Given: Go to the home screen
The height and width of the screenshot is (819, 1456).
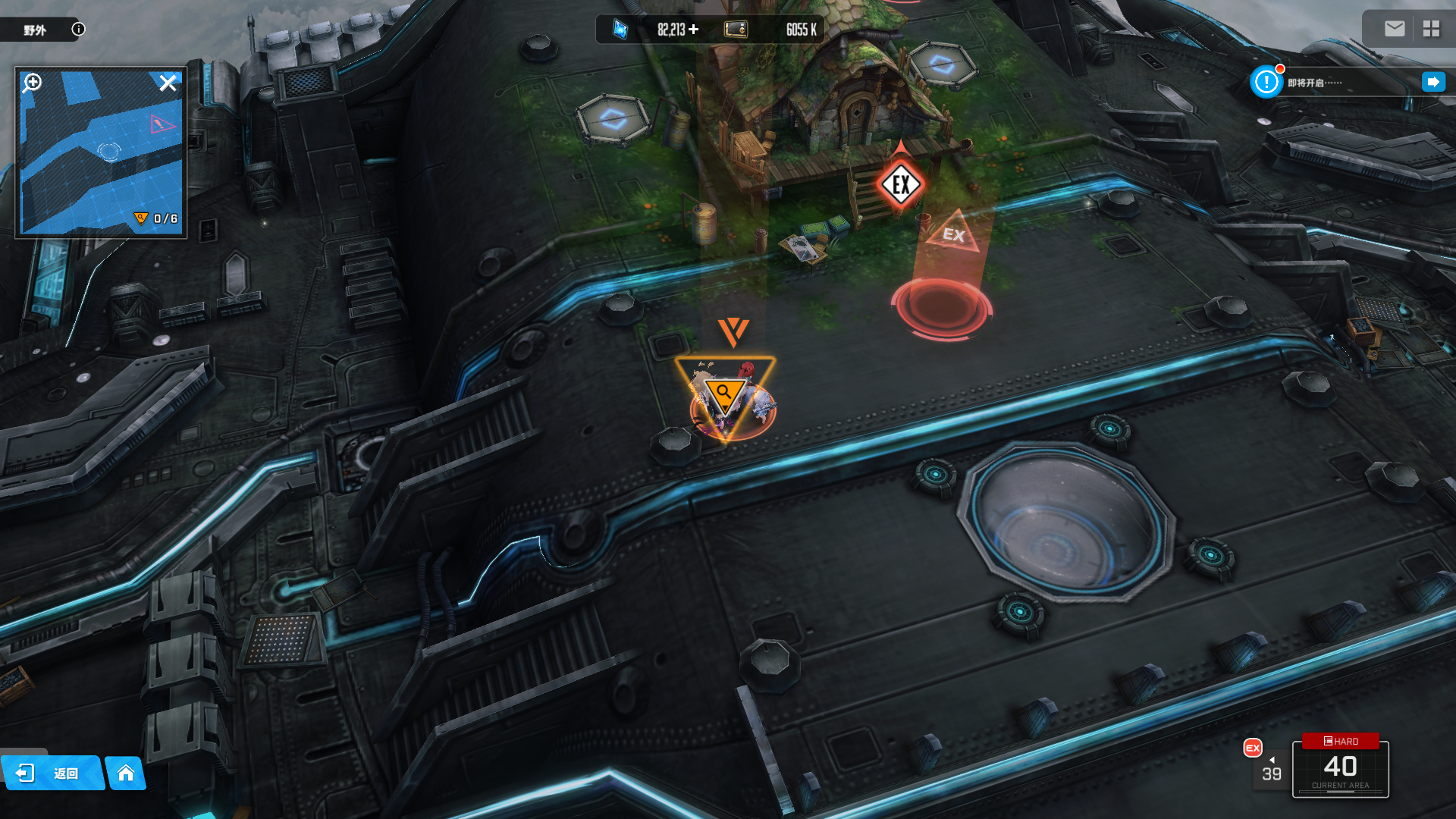Looking at the screenshot, I should click(x=126, y=773).
